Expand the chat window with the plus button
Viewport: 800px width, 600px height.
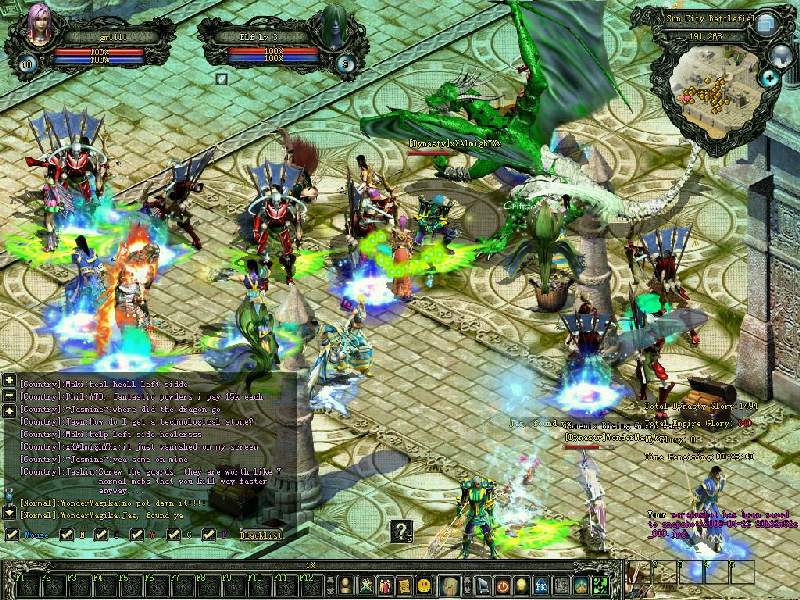[x=9, y=381]
